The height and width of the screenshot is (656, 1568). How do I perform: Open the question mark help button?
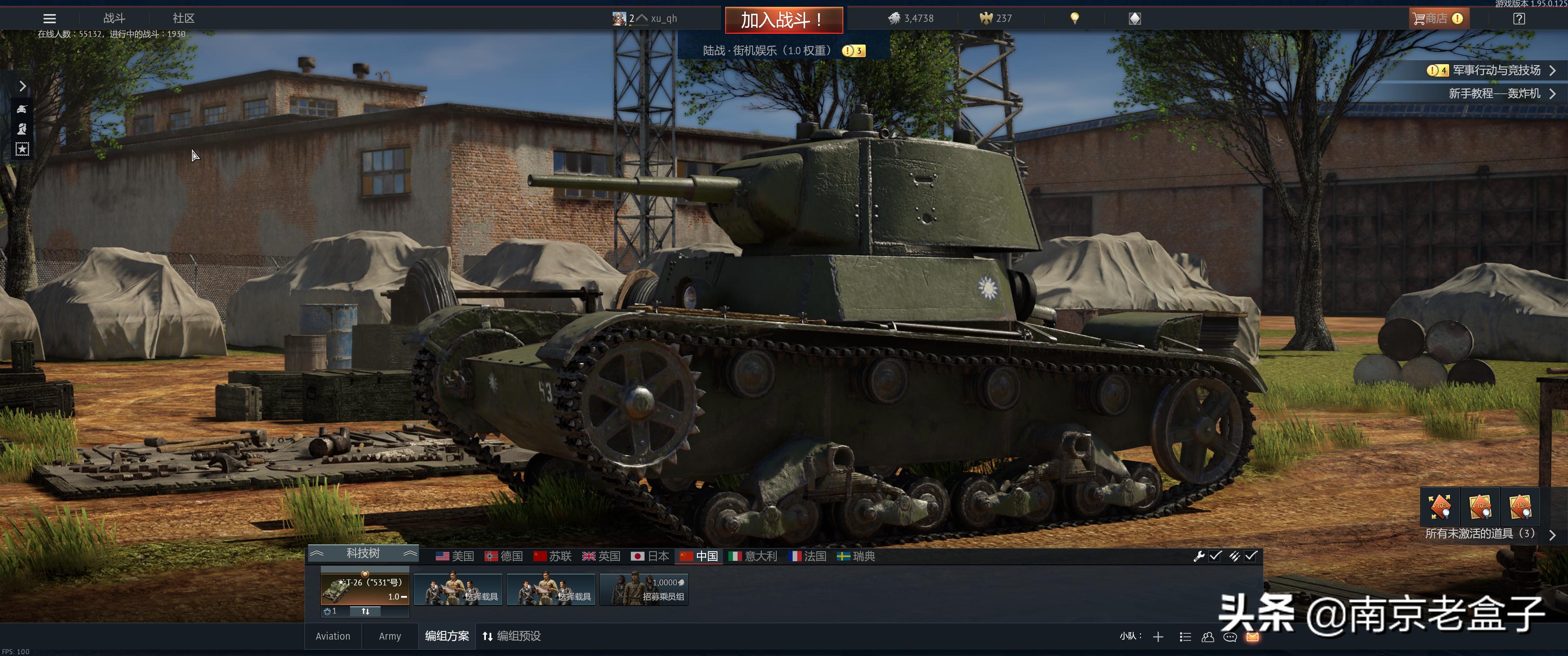1519,18
